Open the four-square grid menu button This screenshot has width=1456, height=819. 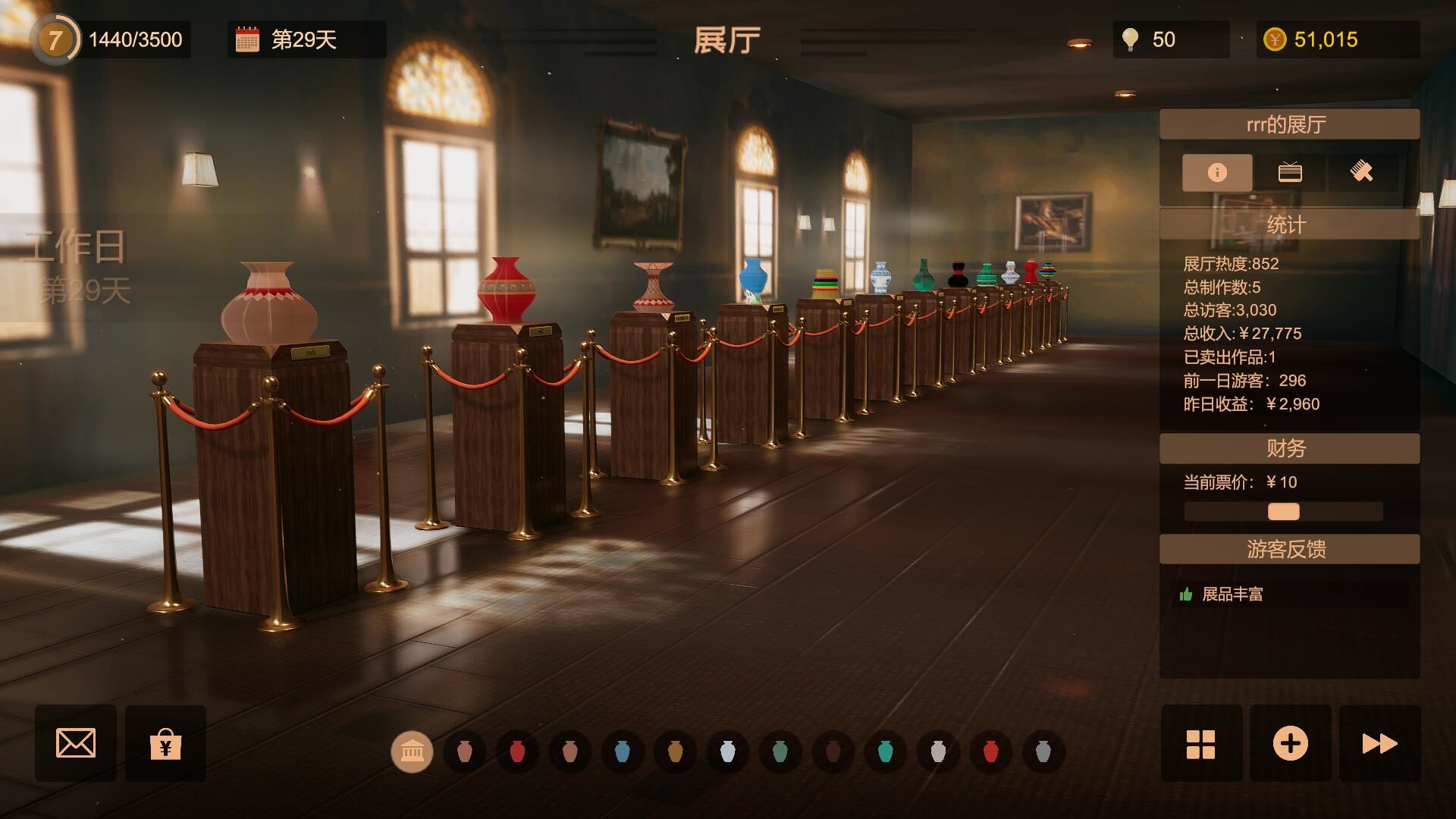1201,744
